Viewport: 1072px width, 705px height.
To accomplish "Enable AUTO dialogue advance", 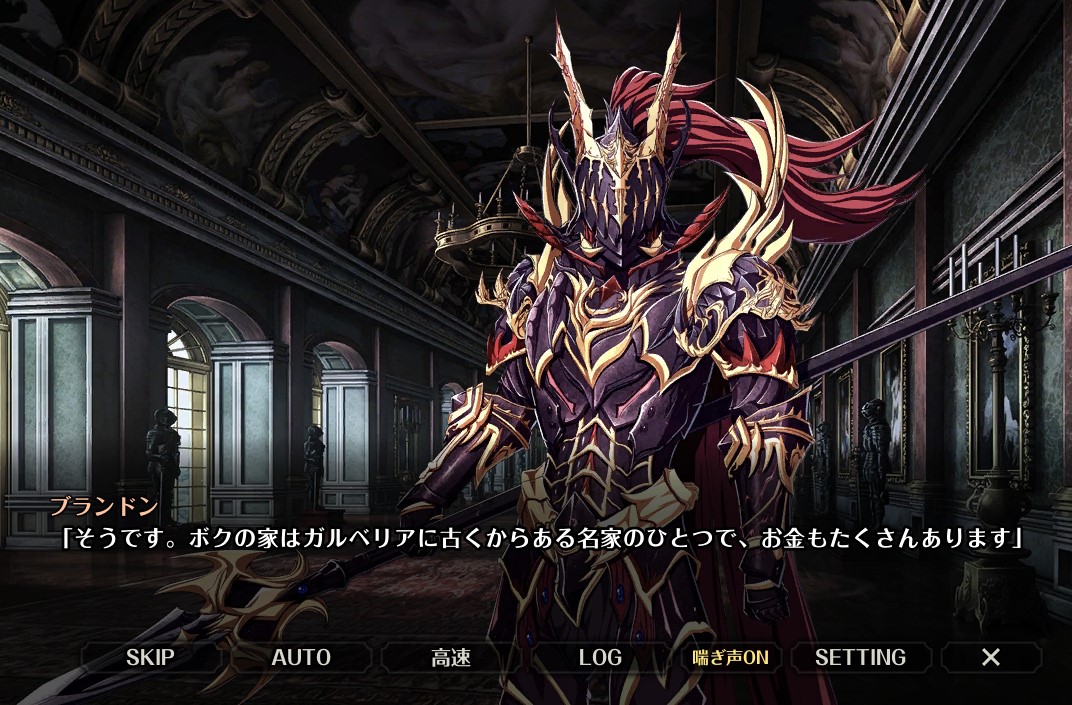I will click(x=301, y=657).
